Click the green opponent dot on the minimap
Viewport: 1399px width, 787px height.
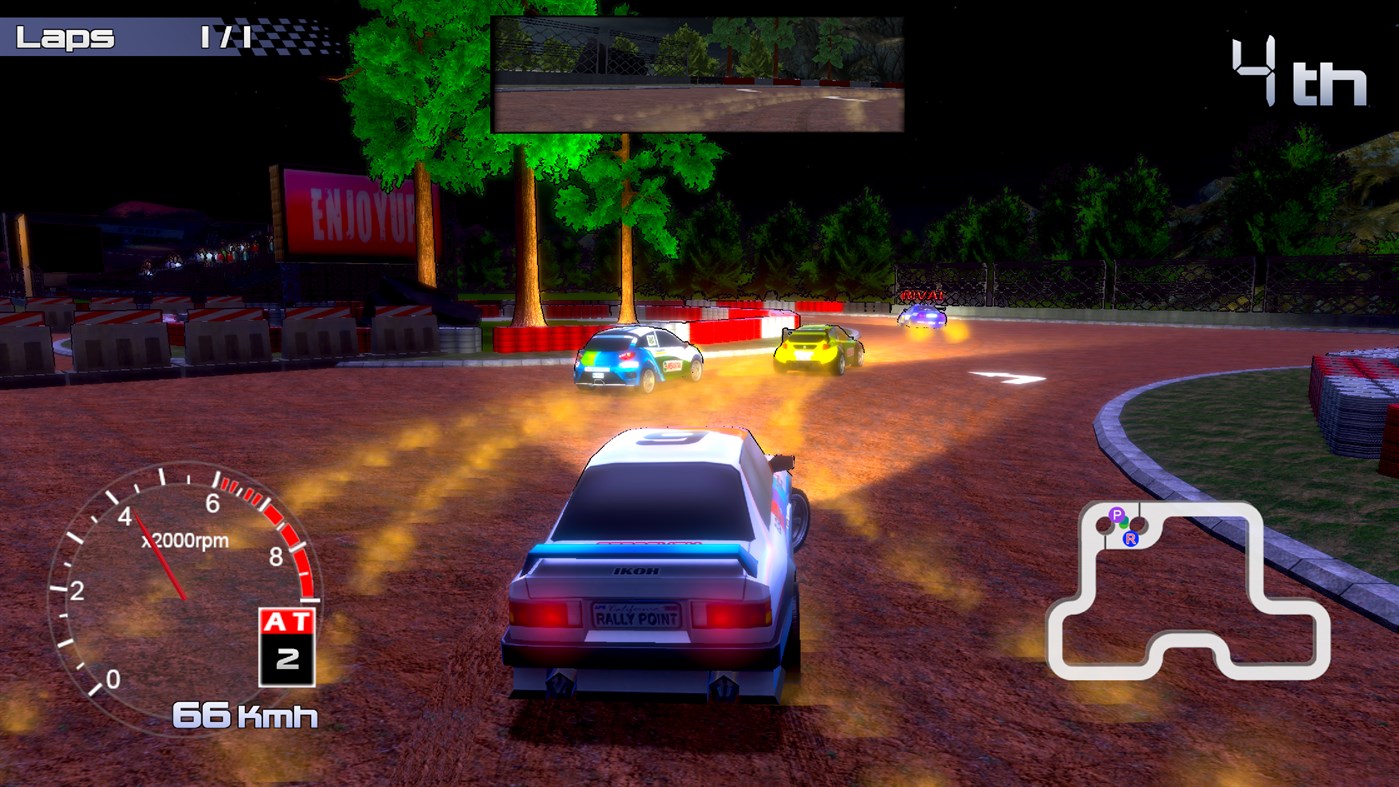point(1123,523)
